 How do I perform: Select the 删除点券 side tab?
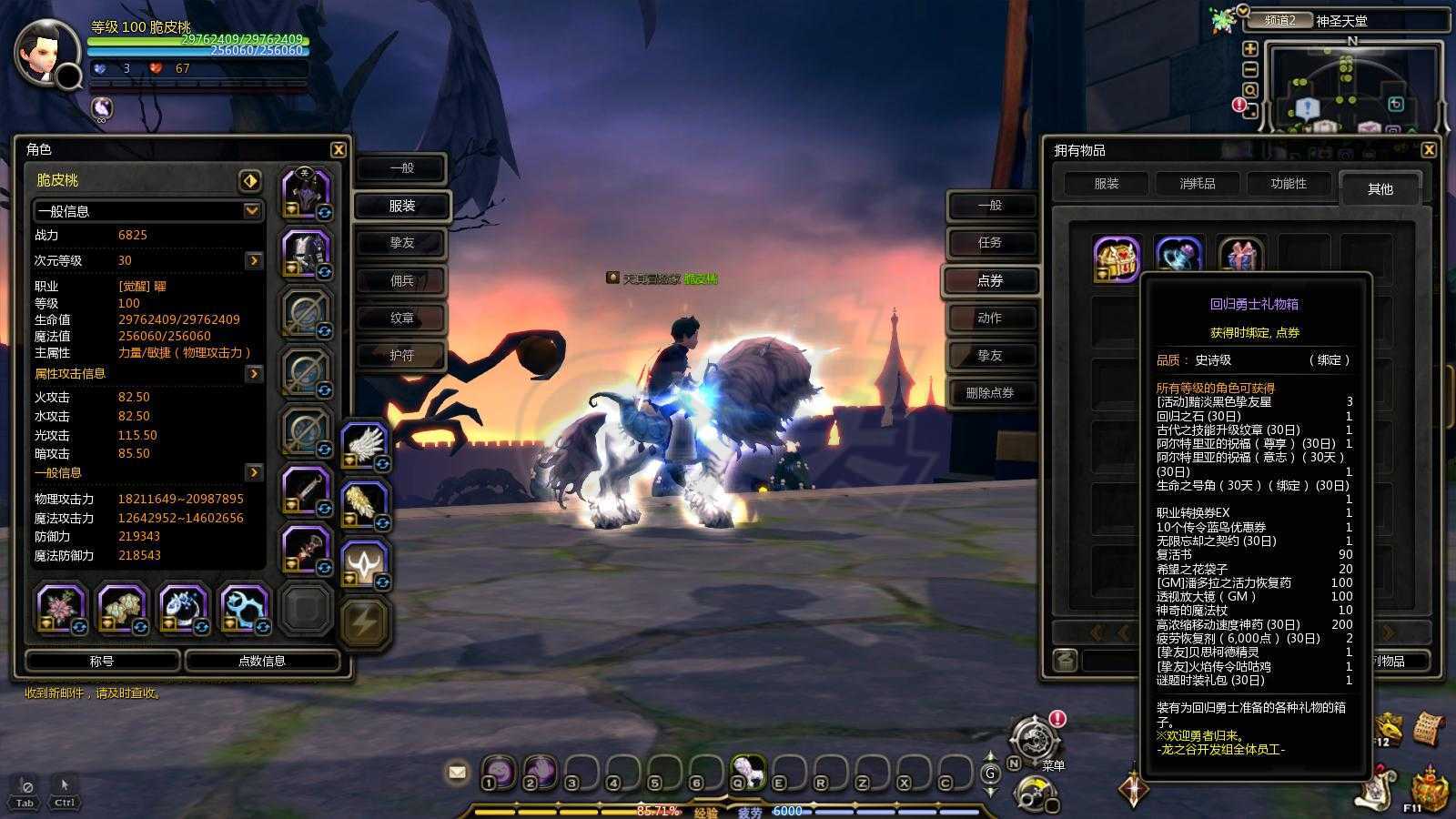coord(990,393)
